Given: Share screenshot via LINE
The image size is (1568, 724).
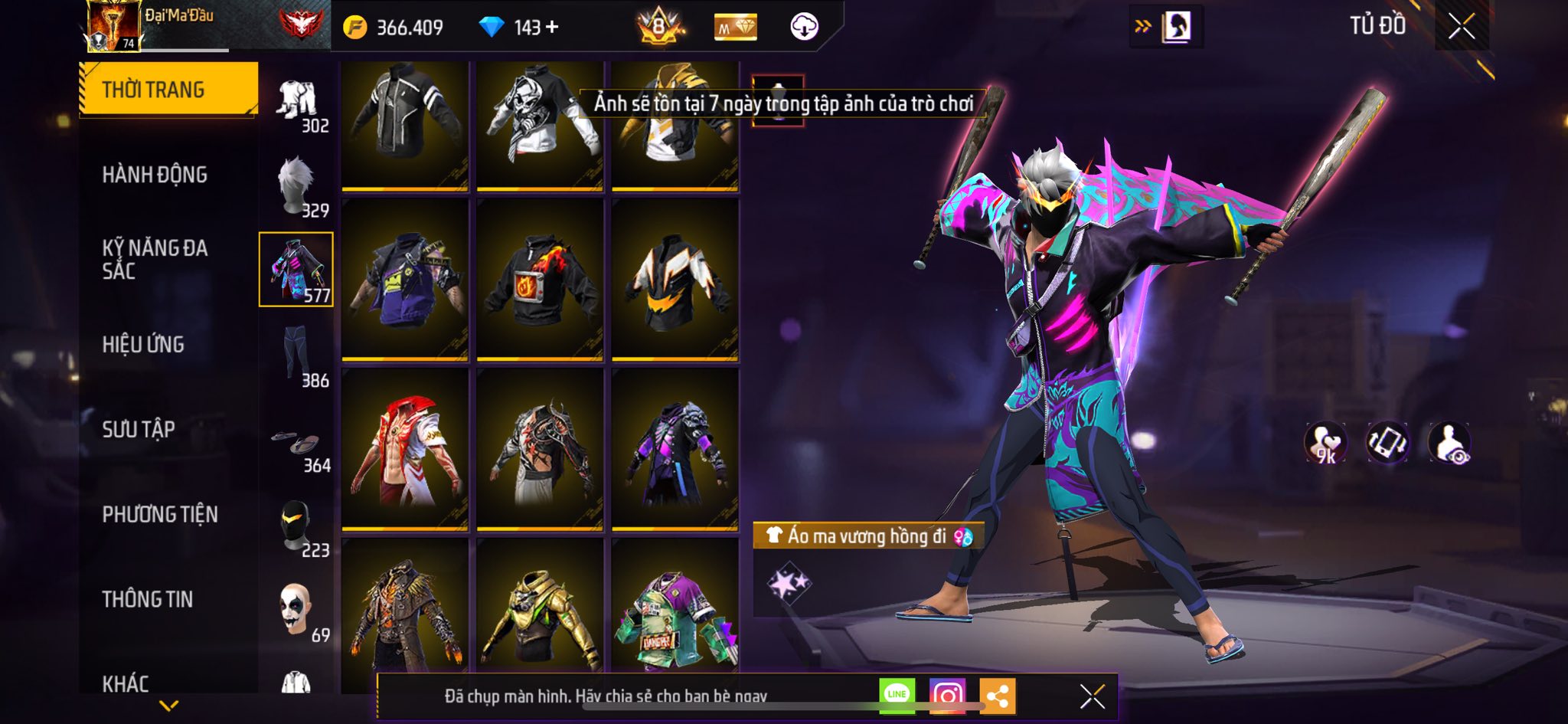Looking at the screenshot, I should click(x=897, y=695).
